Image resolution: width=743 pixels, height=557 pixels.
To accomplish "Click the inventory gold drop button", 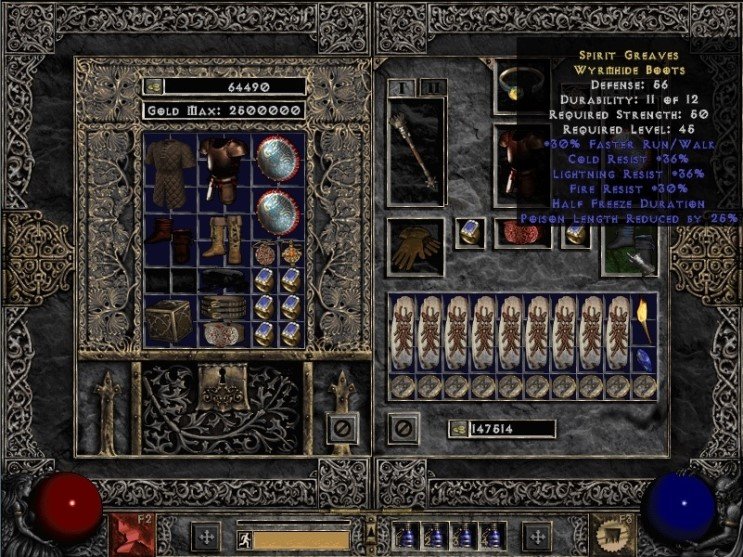I will pos(457,429).
